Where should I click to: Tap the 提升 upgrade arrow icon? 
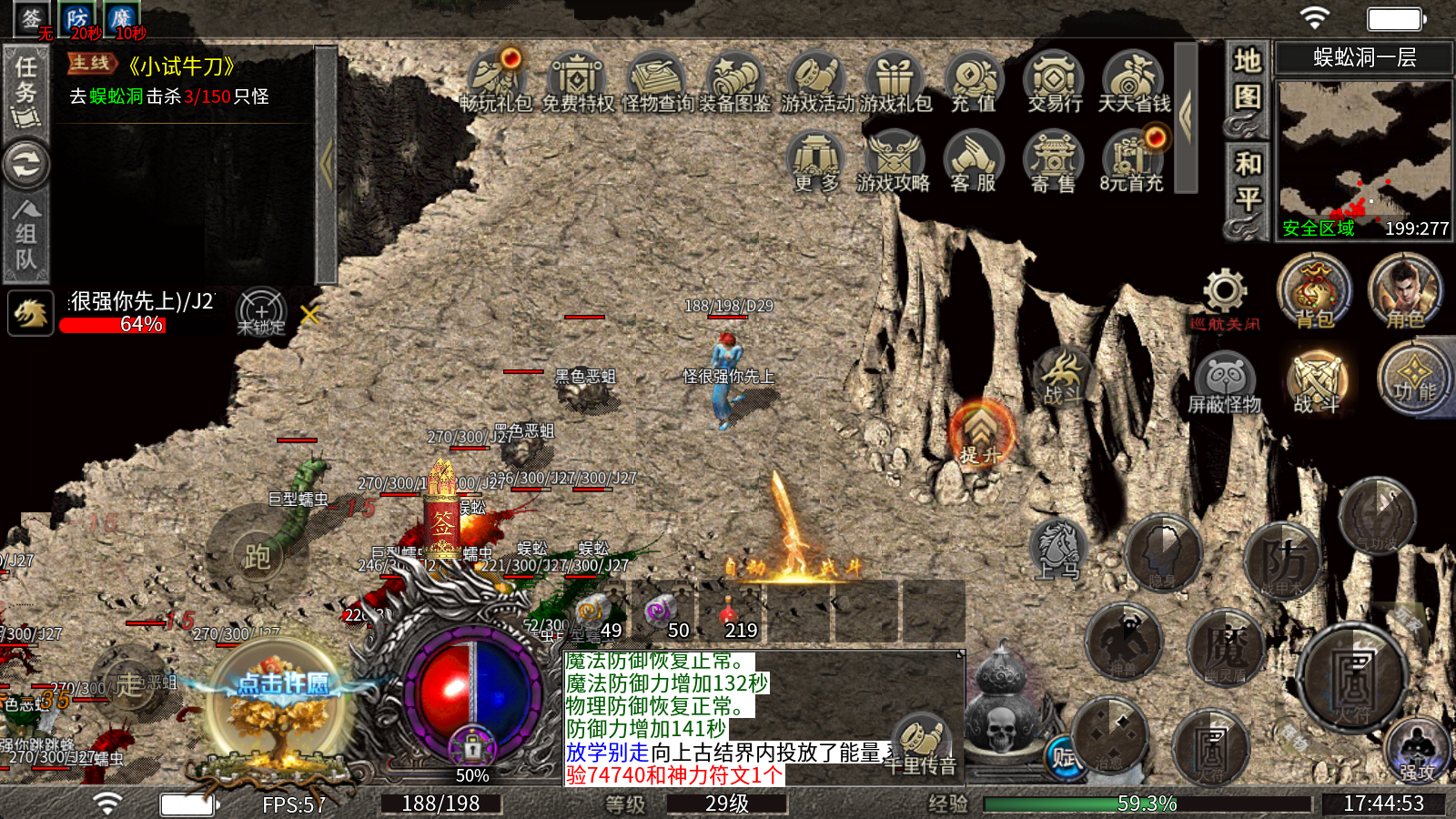[981, 431]
